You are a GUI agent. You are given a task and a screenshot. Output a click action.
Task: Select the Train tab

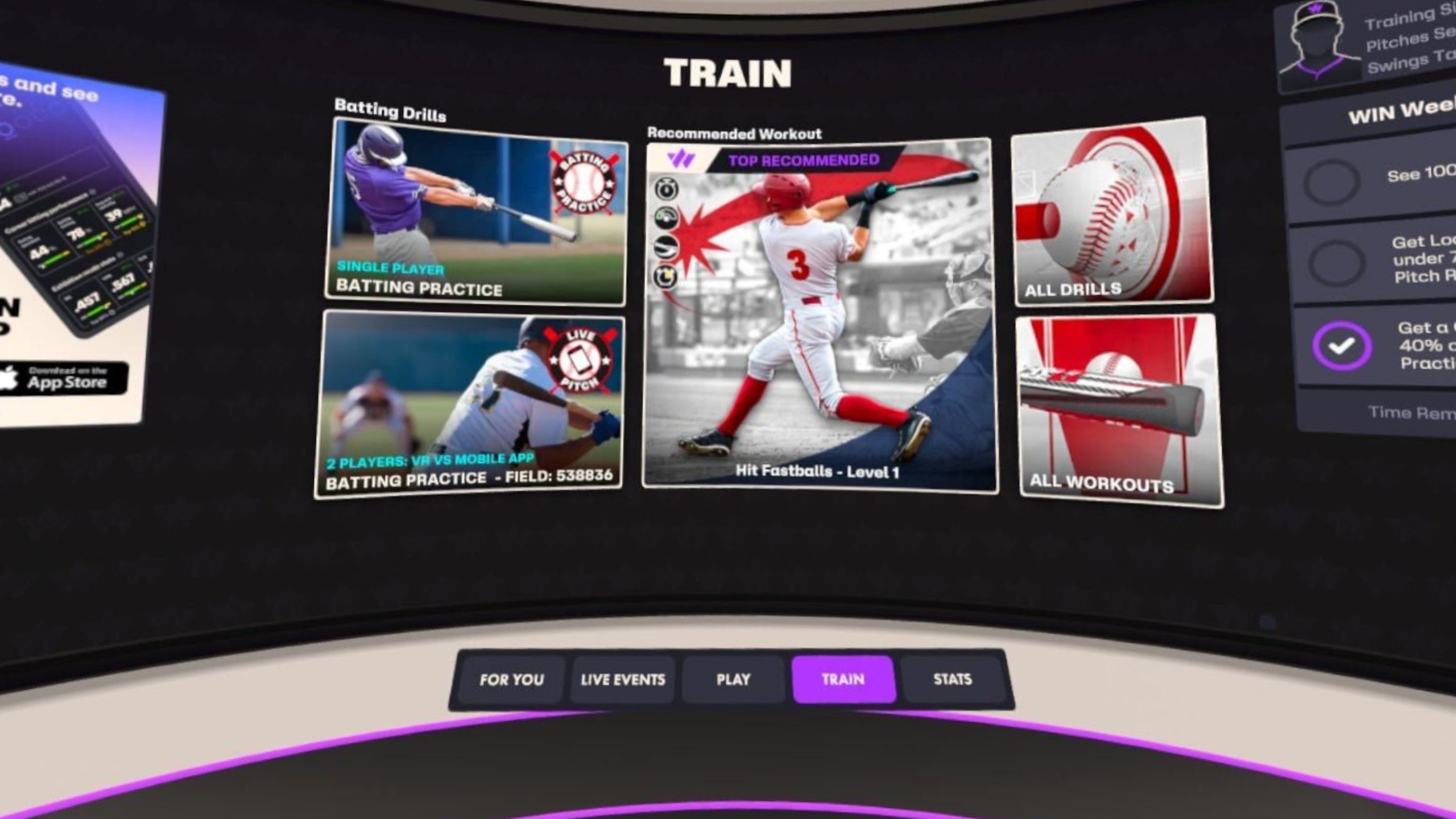(843, 680)
